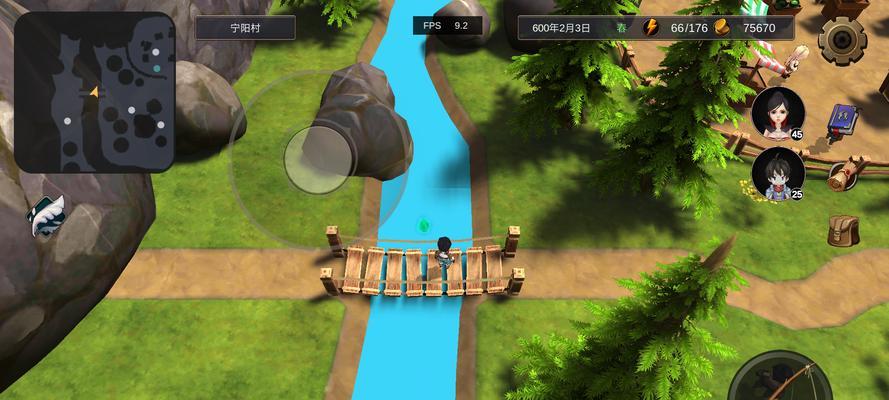This screenshot has width=889, height=400.
Task: Activate the feathered wing icon
Action: pyautogui.click(x=47, y=216)
